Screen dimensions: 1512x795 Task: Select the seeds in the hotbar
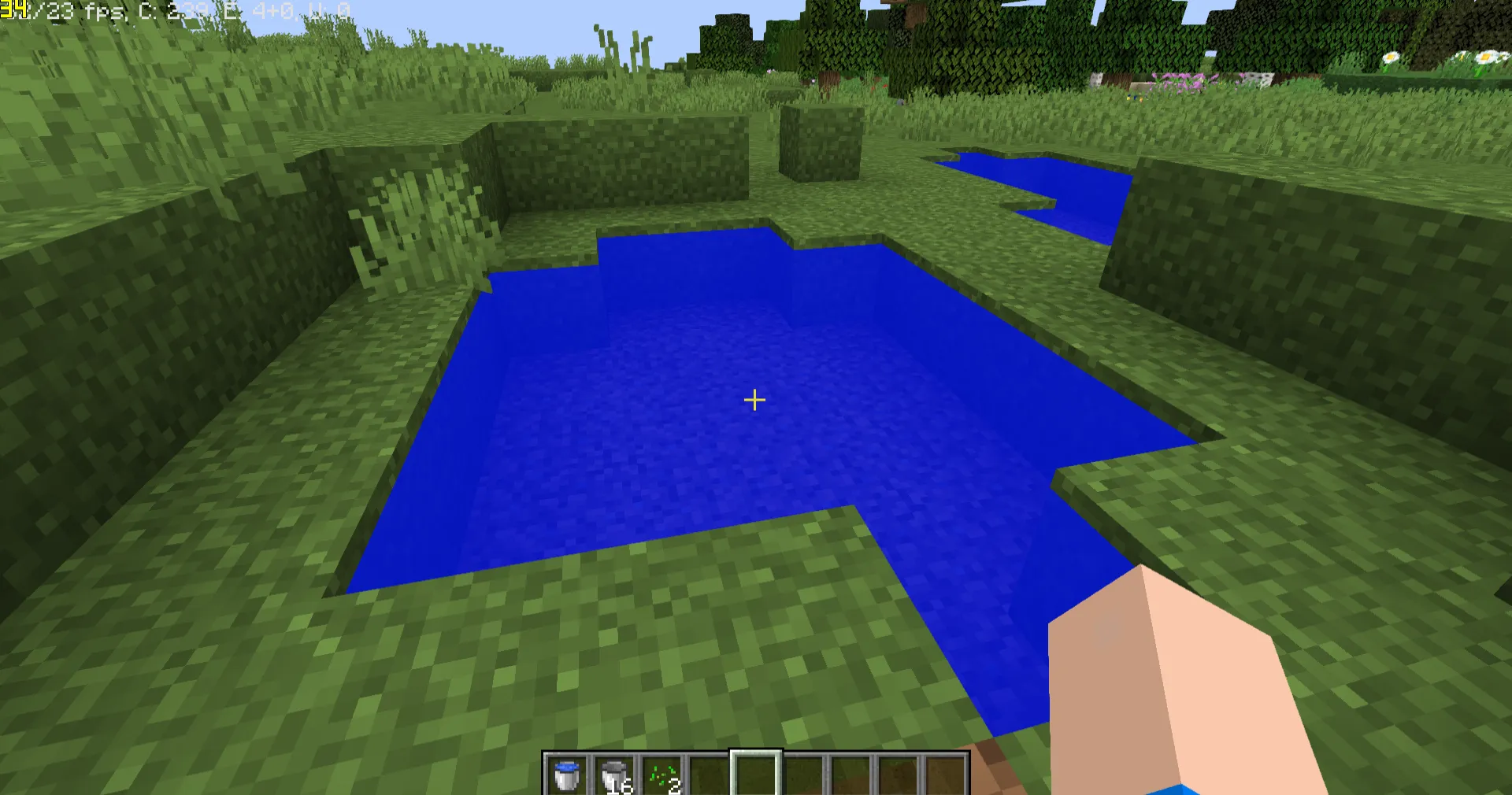pos(661,773)
